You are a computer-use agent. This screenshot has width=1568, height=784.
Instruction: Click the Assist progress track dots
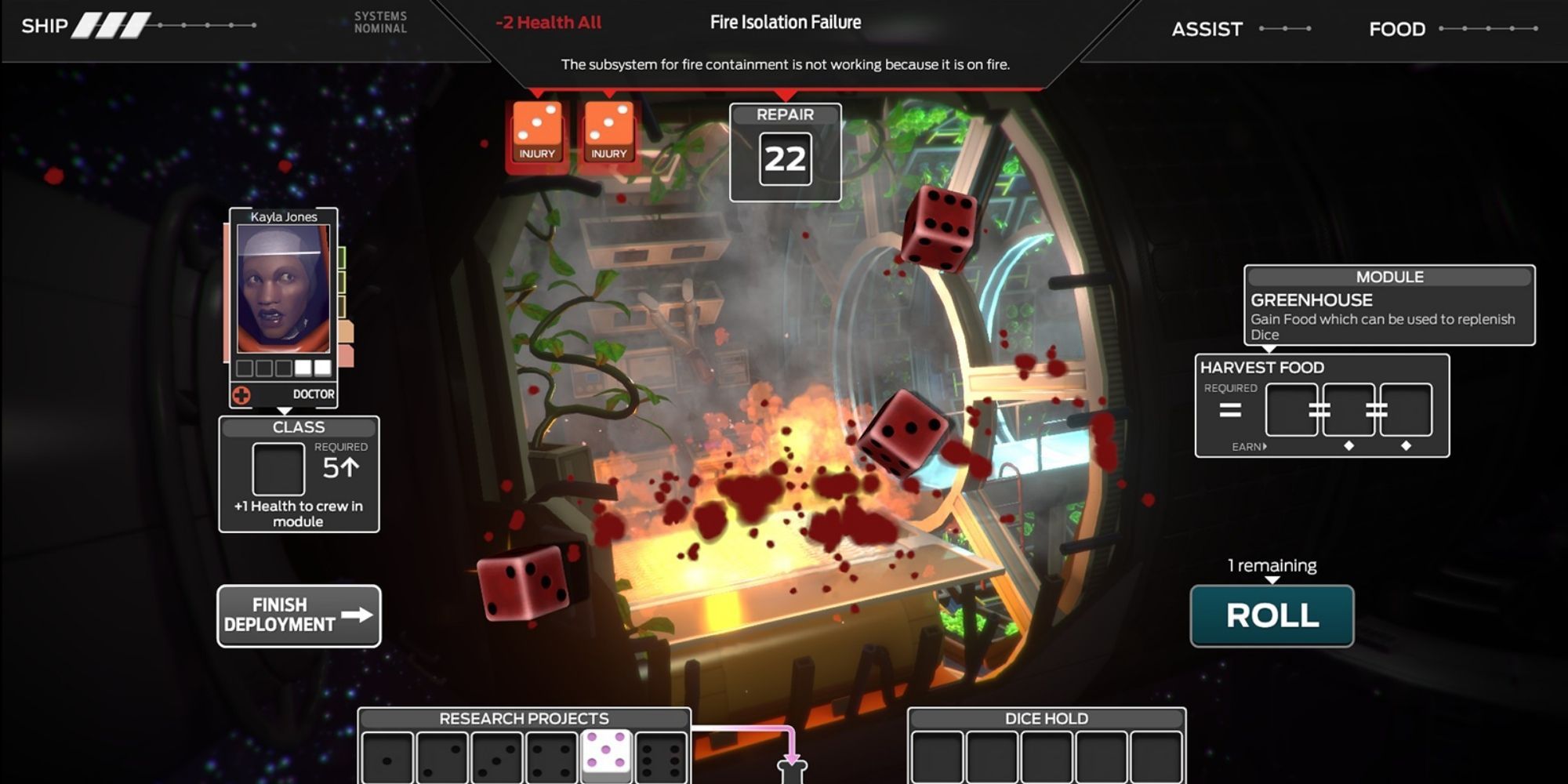pyautogui.click(x=1283, y=29)
